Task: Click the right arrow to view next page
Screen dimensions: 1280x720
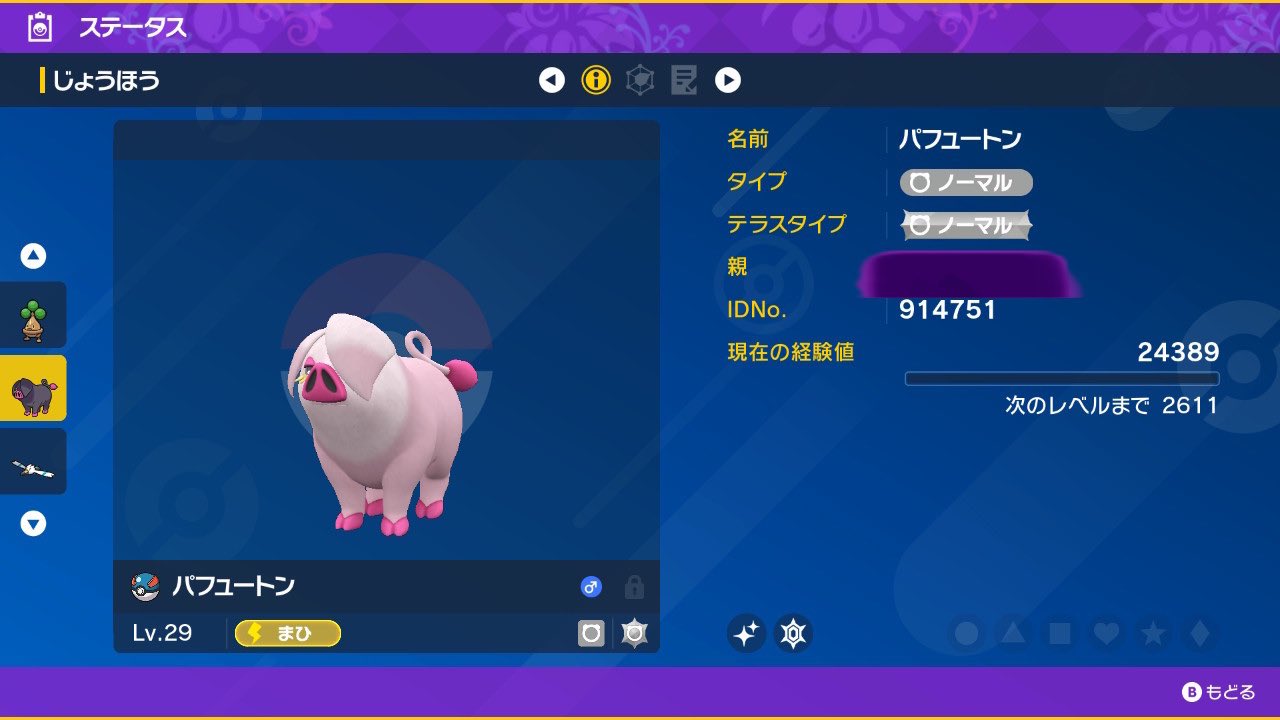Action: point(728,80)
